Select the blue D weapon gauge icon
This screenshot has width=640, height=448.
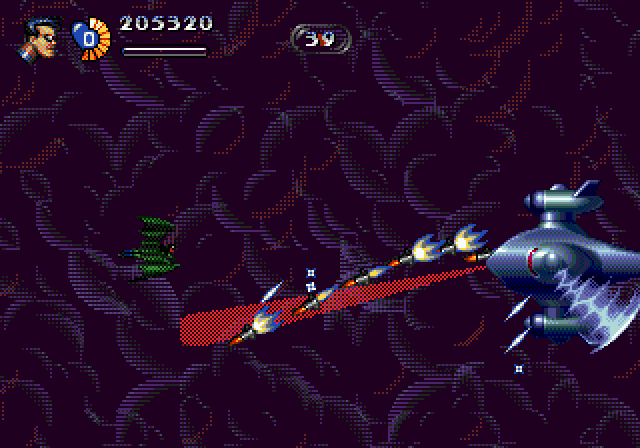point(89,39)
